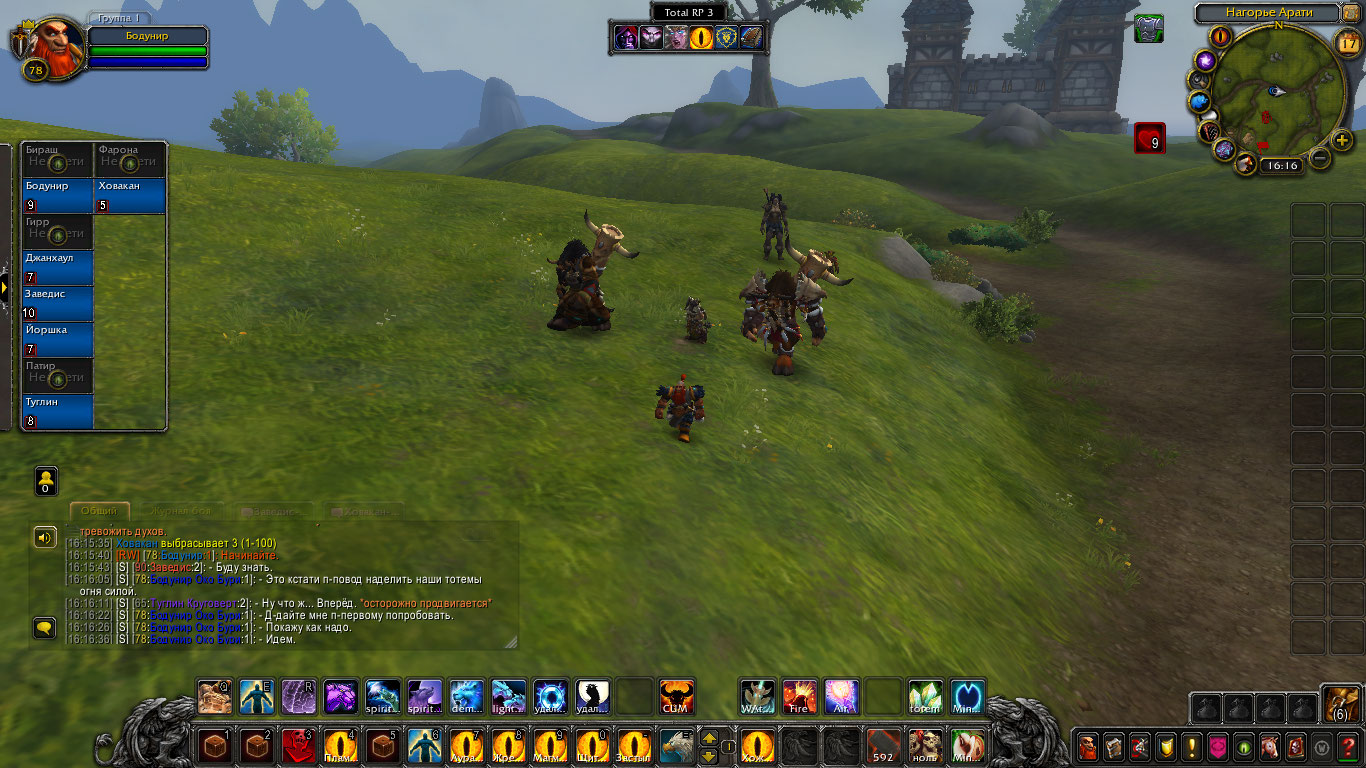Zoom out the minimap with the minus button
Image resolution: width=1366 pixels, height=768 pixels.
point(1320,158)
